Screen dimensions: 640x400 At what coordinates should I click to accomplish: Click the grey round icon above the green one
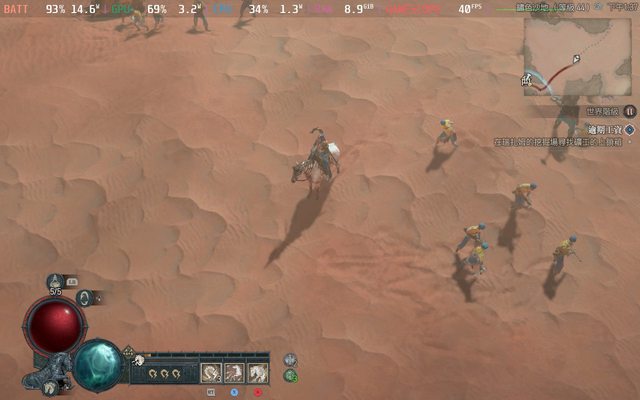click(290, 360)
